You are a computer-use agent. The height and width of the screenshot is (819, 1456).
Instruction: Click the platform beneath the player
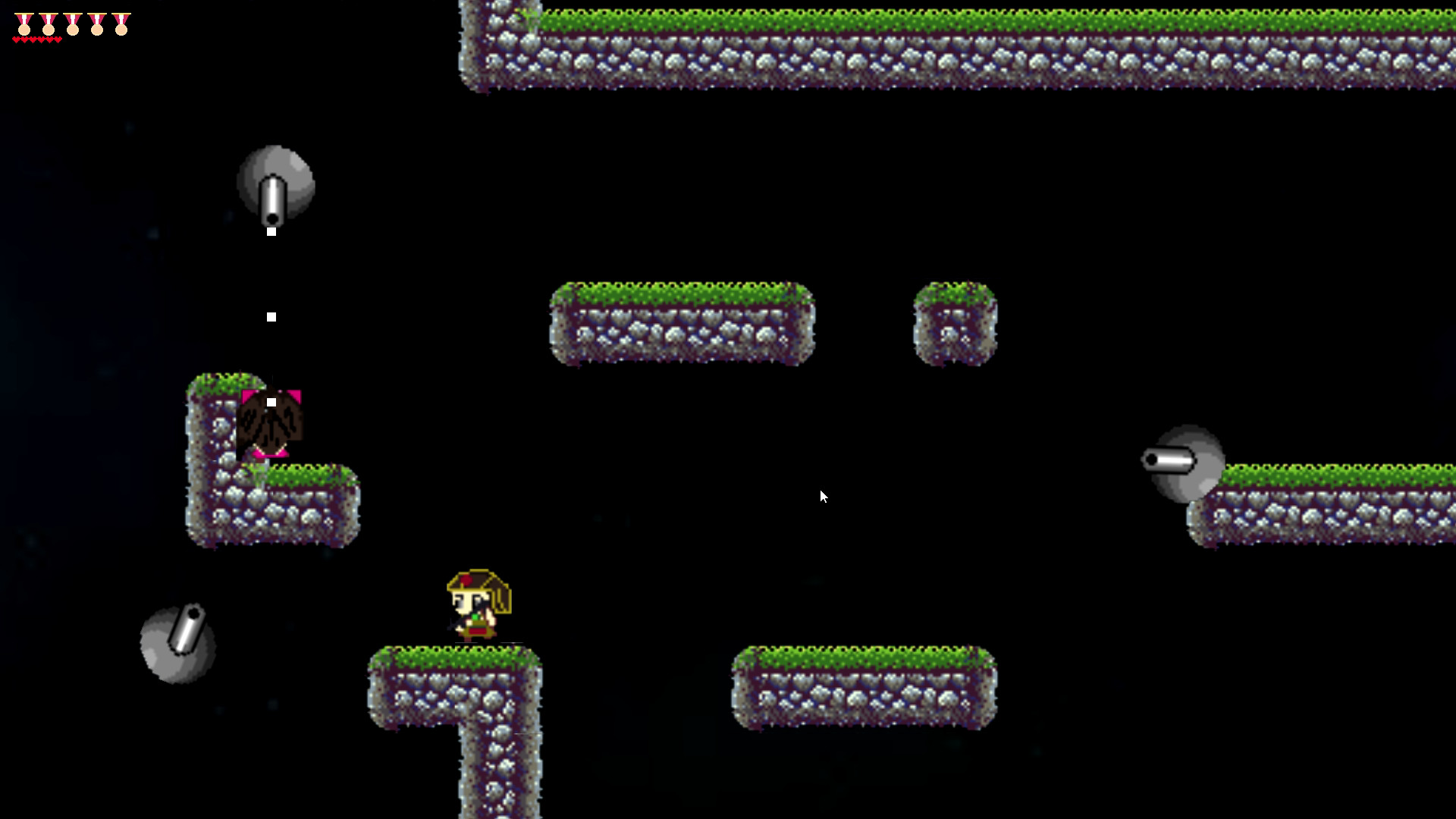click(x=455, y=682)
